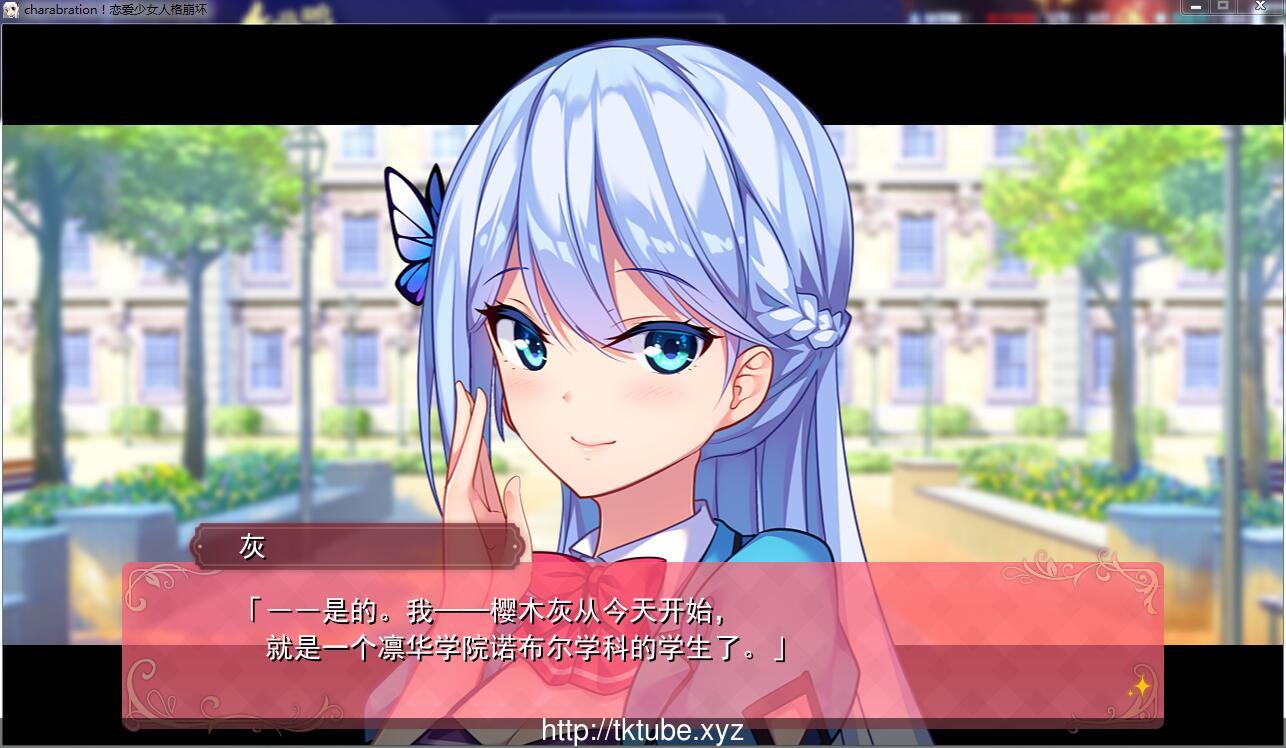Click the small dot on the nameplate's right edge
The image size is (1286, 748).
(x=513, y=547)
